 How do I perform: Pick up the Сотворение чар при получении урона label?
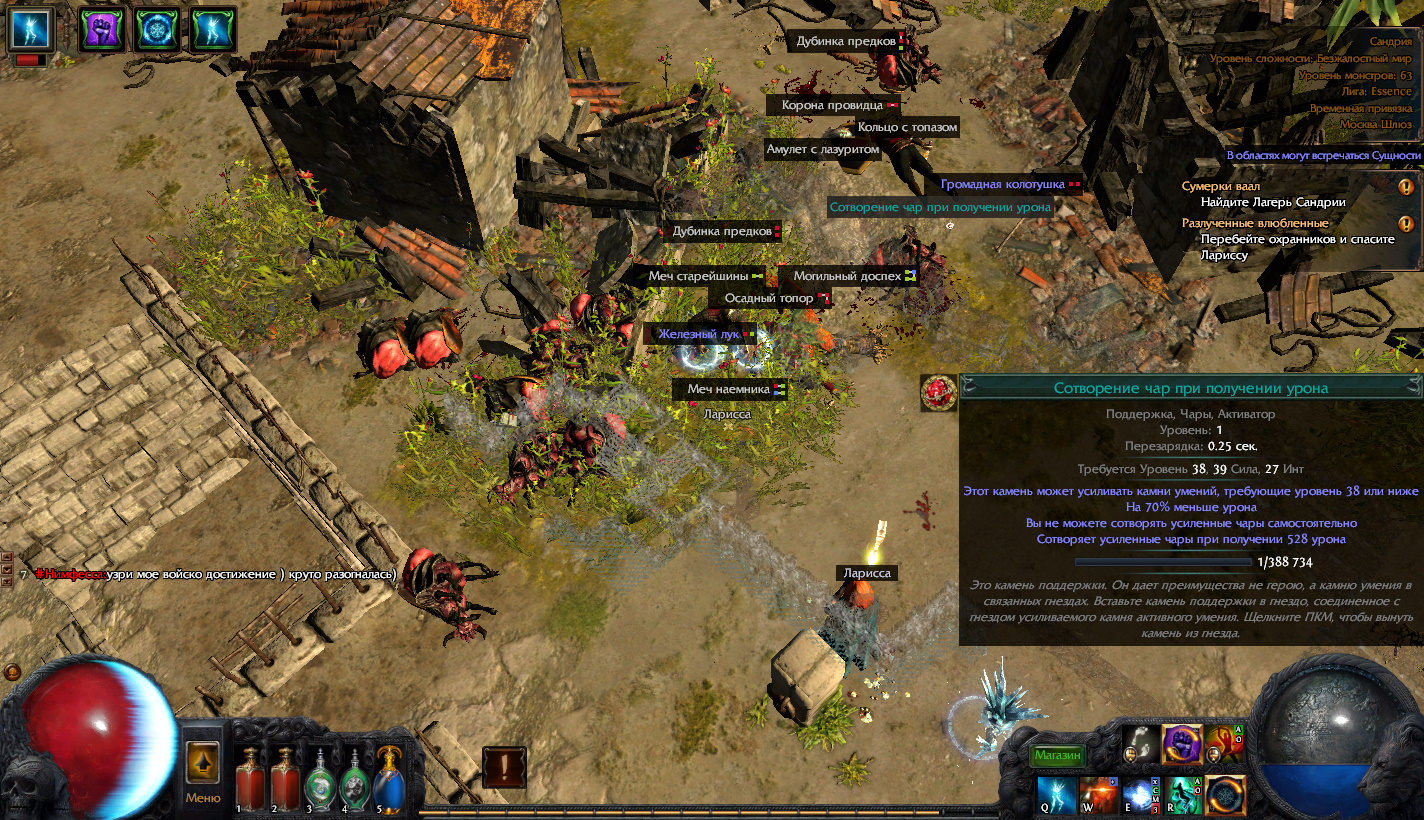tap(940, 207)
